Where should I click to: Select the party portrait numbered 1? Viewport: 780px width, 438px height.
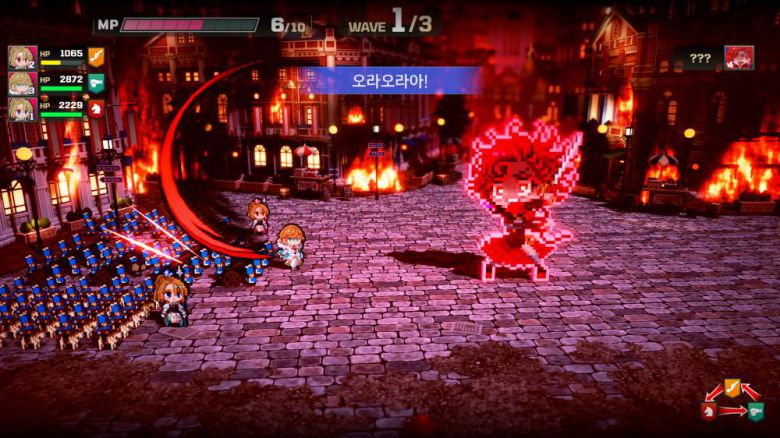click(x=22, y=108)
